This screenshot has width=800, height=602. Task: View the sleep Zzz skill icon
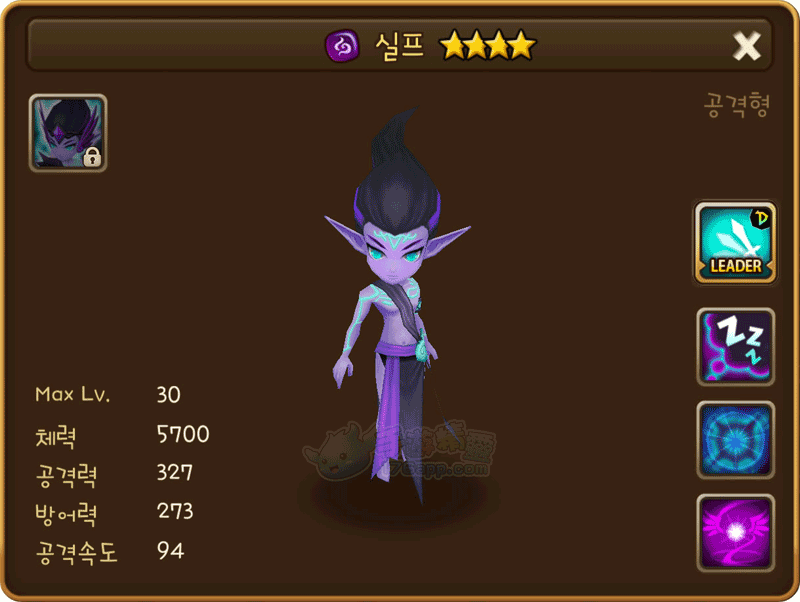[x=735, y=347]
